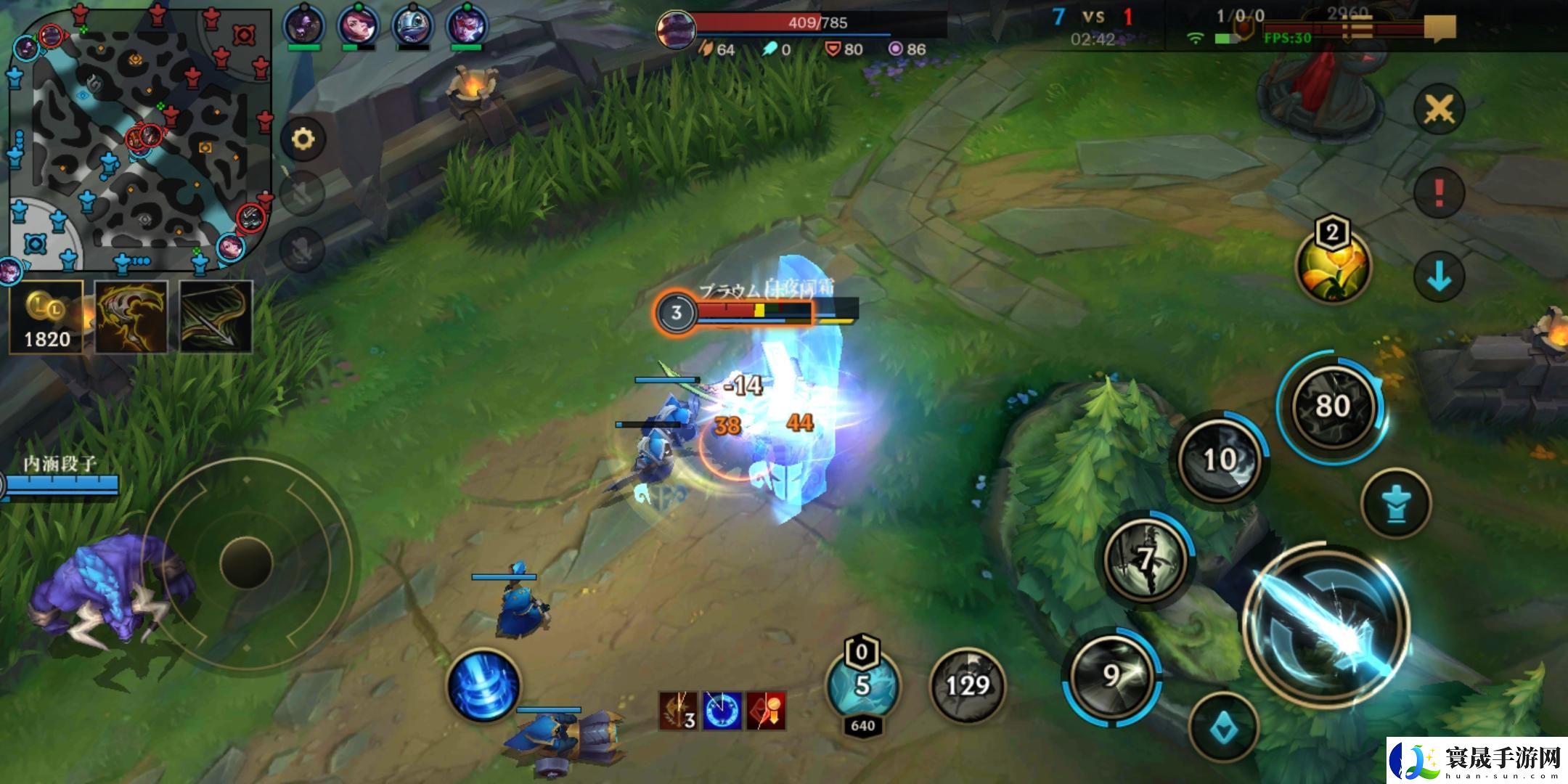Tap the summoner spell showing 129 cooldown
The height and width of the screenshot is (784, 1568).
click(x=968, y=685)
